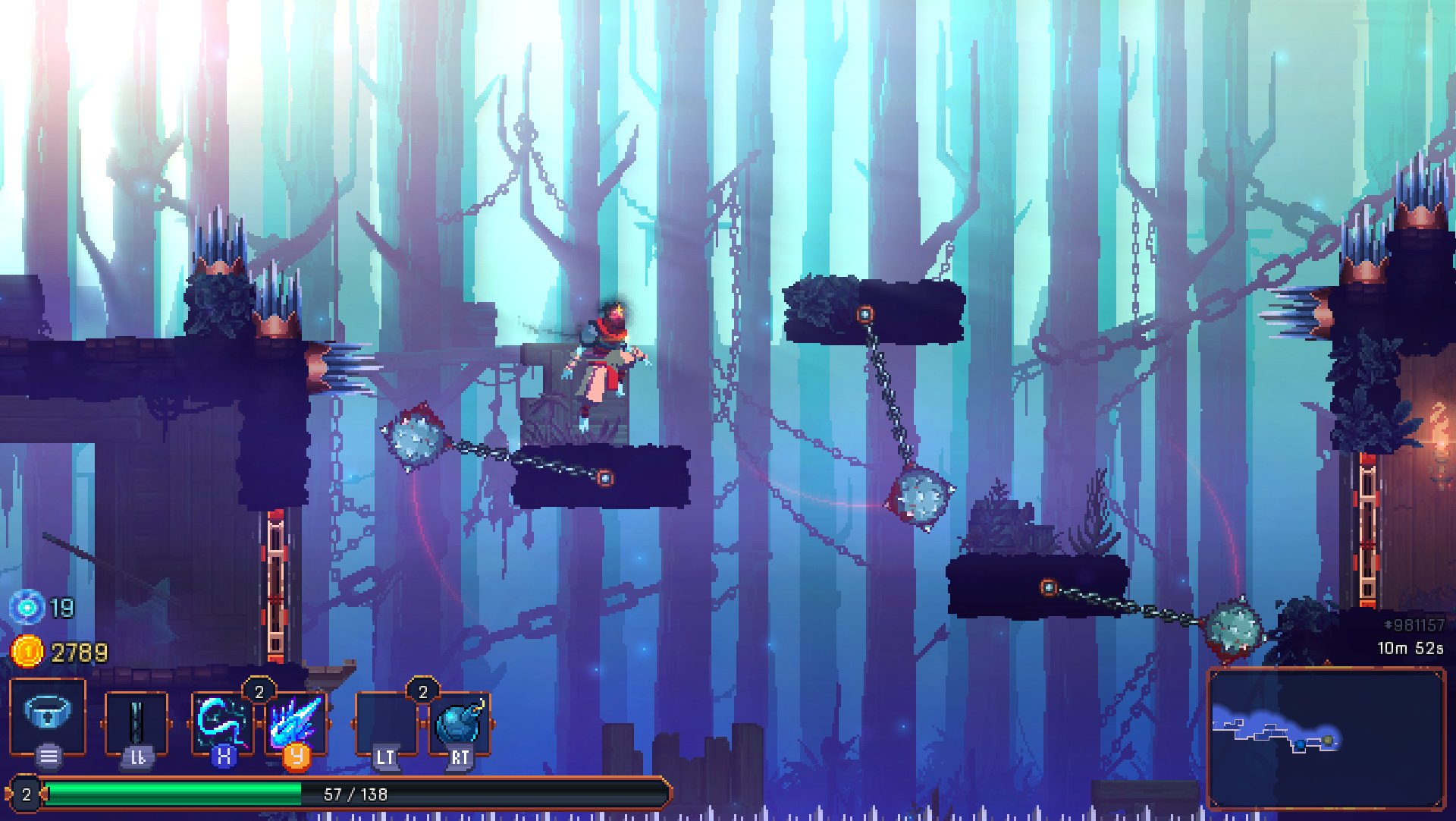Click the locked amulet slot icon
This screenshot has height=821, width=1456.
point(47,712)
